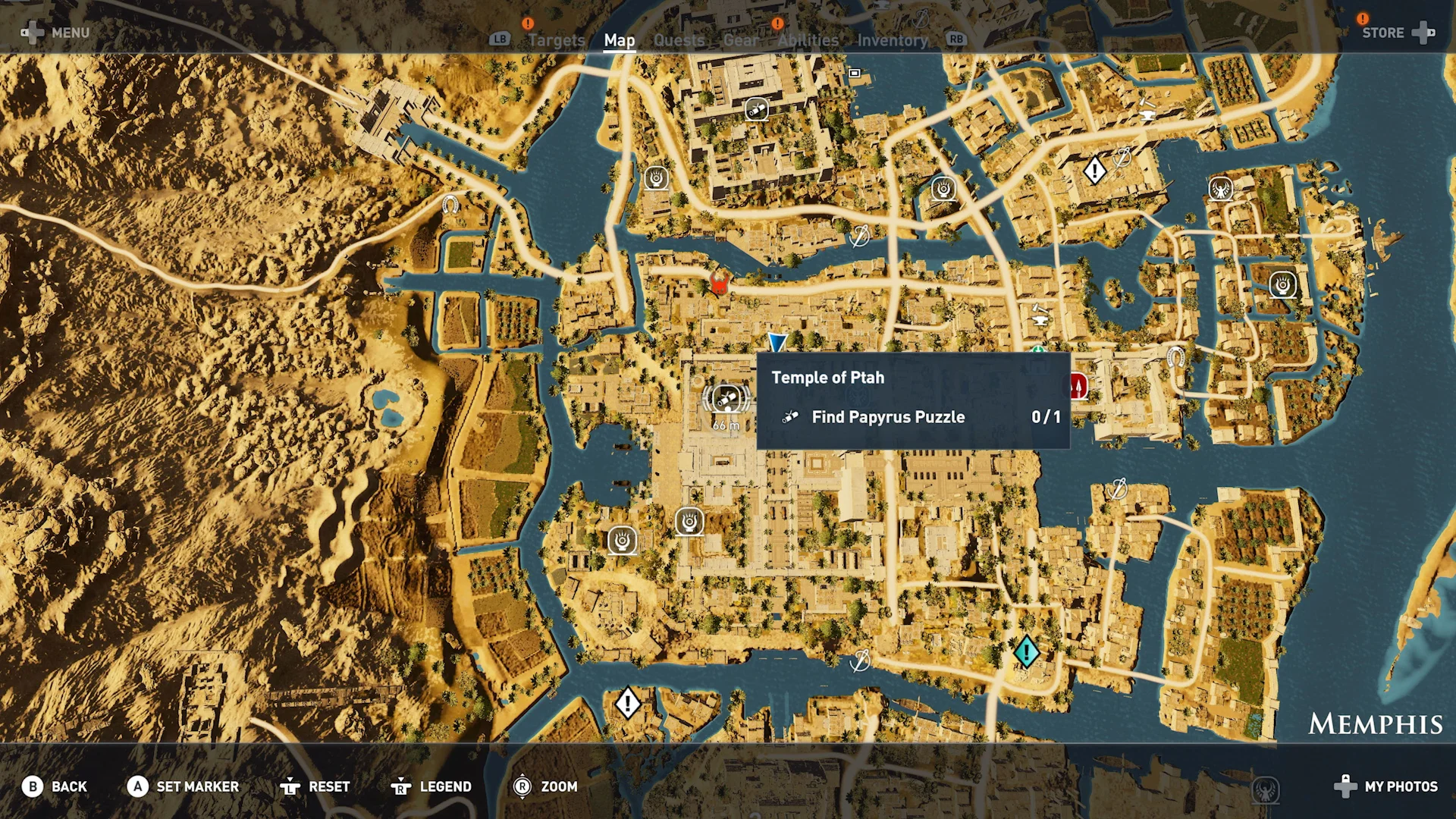Choose the eagle viewpoint marker

1220,188
